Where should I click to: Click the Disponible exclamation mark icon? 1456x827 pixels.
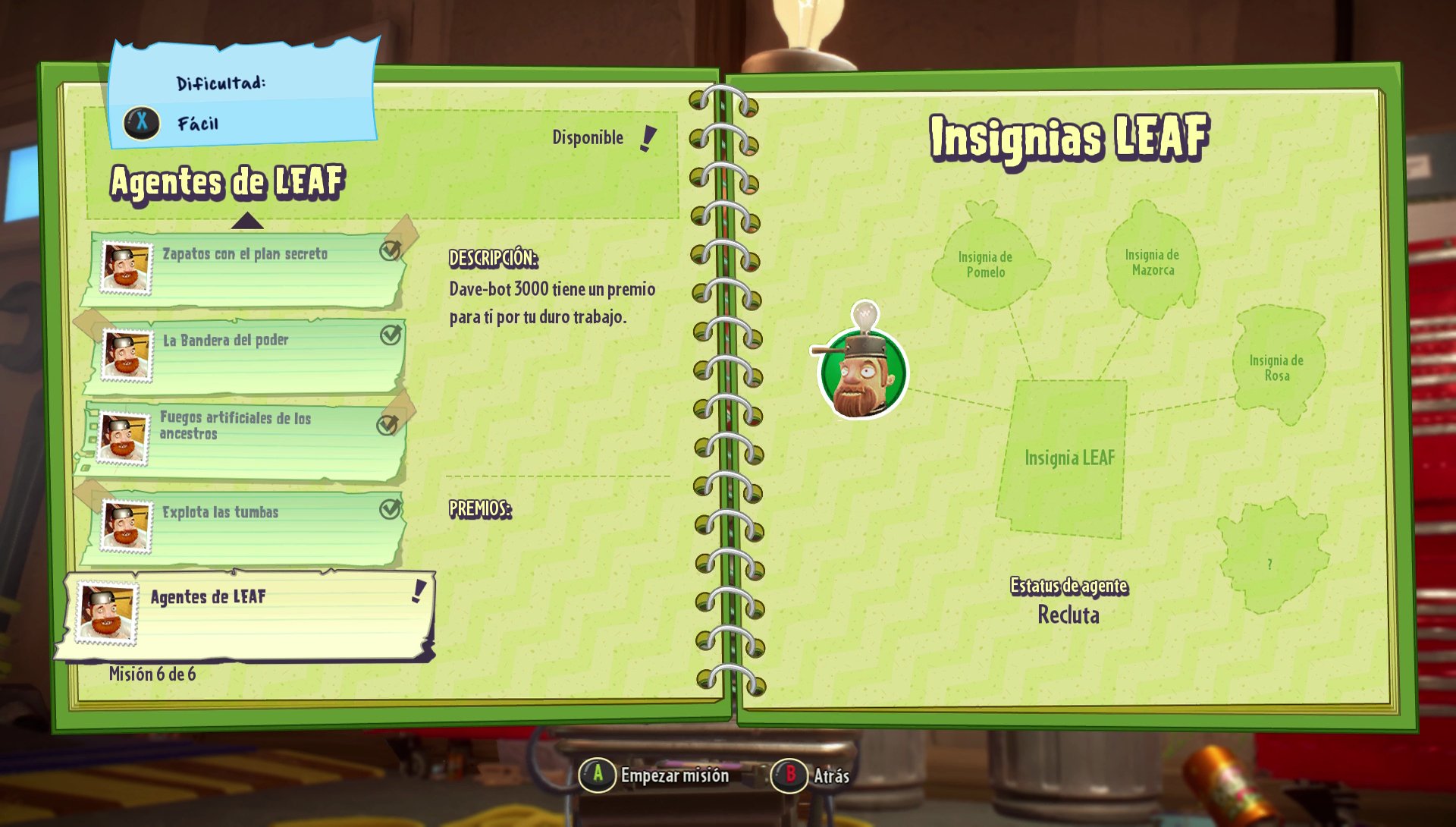[x=648, y=138]
